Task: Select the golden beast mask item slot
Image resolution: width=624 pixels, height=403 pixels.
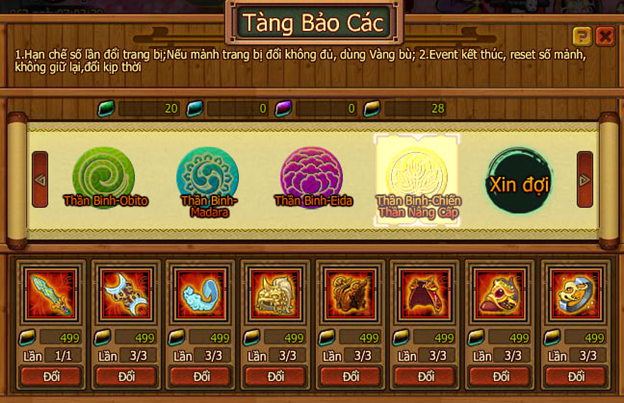Action: click(x=276, y=294)
